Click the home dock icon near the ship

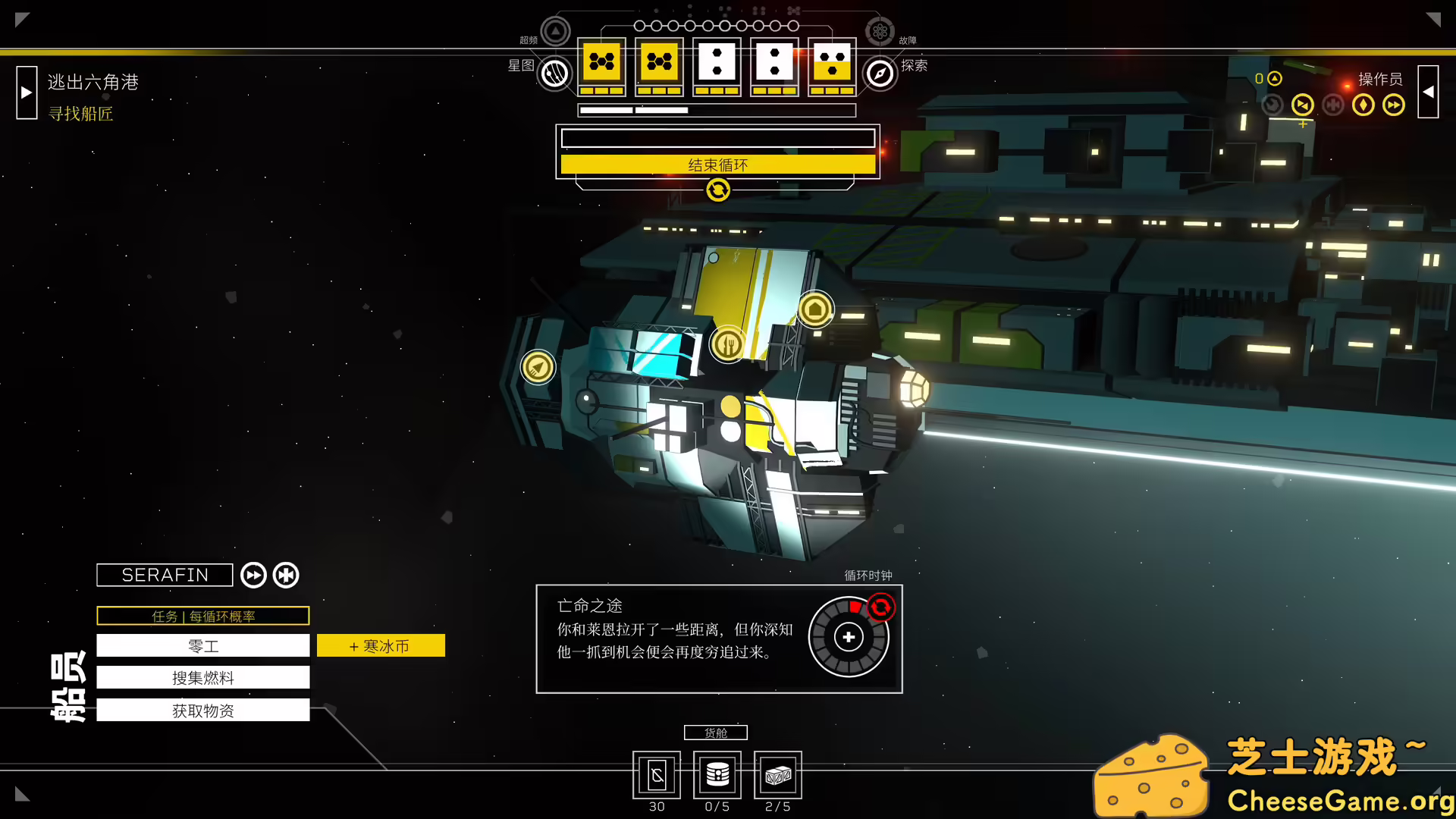point(815,309)
